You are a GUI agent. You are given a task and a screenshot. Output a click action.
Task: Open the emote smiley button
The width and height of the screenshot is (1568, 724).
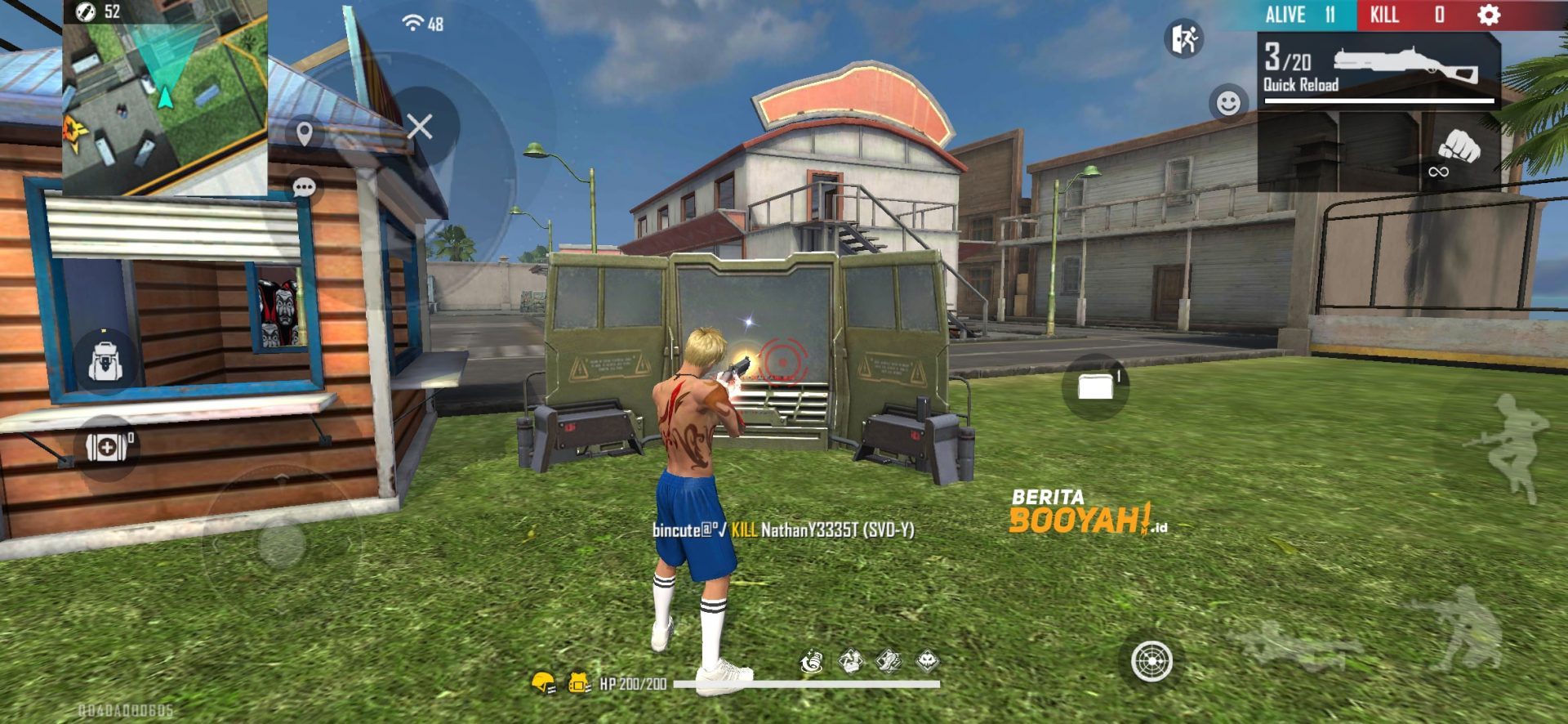(1227, 103)
